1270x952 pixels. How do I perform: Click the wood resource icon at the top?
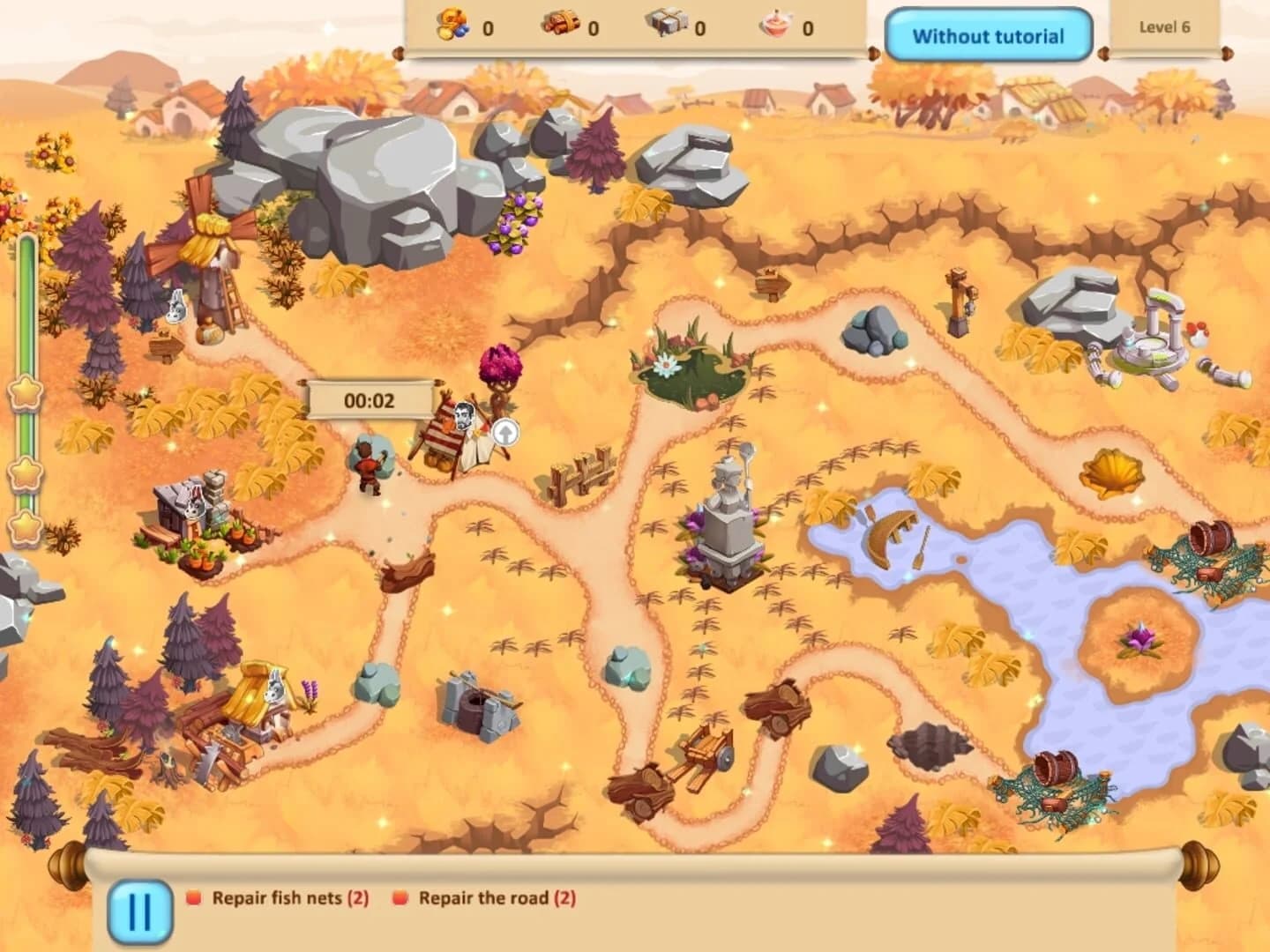click(x=561, y=26)
